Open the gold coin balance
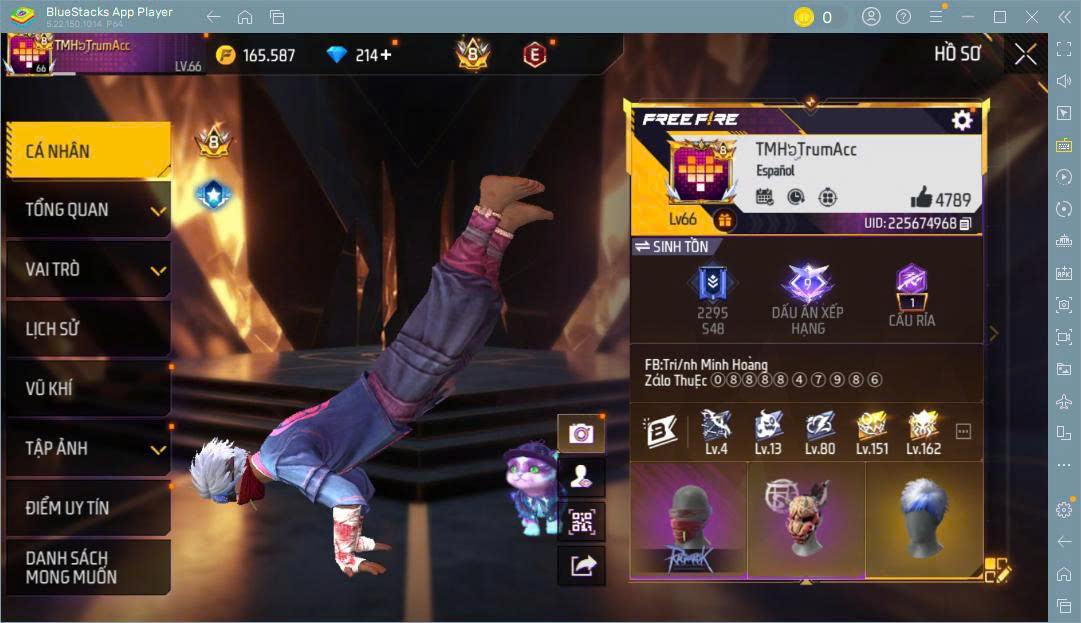The height and width of the screenshot is (623, 1081). coord(257,55)
